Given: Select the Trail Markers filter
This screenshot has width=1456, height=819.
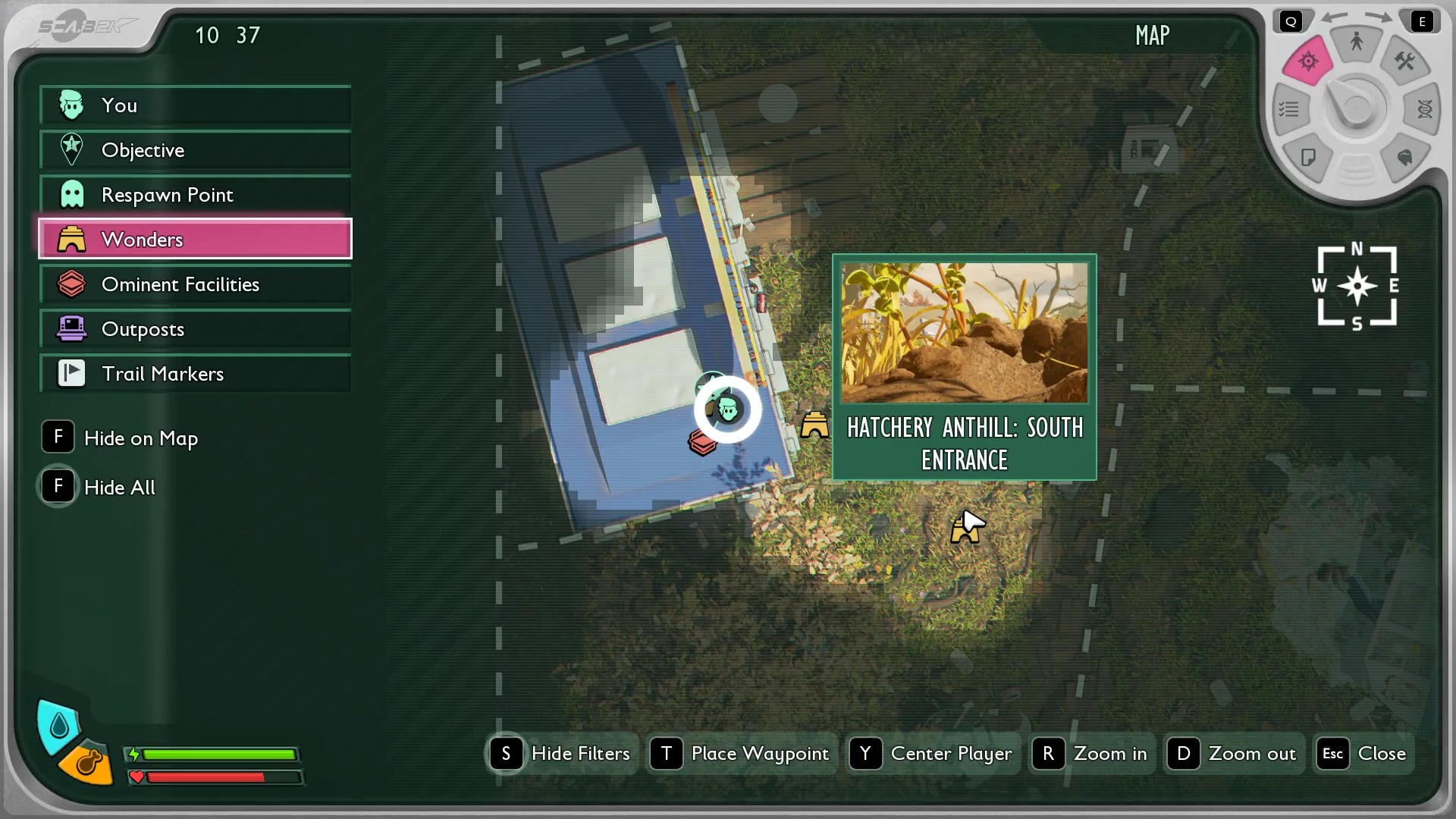Looking at the screenshot, I should [x=195, y=374].
